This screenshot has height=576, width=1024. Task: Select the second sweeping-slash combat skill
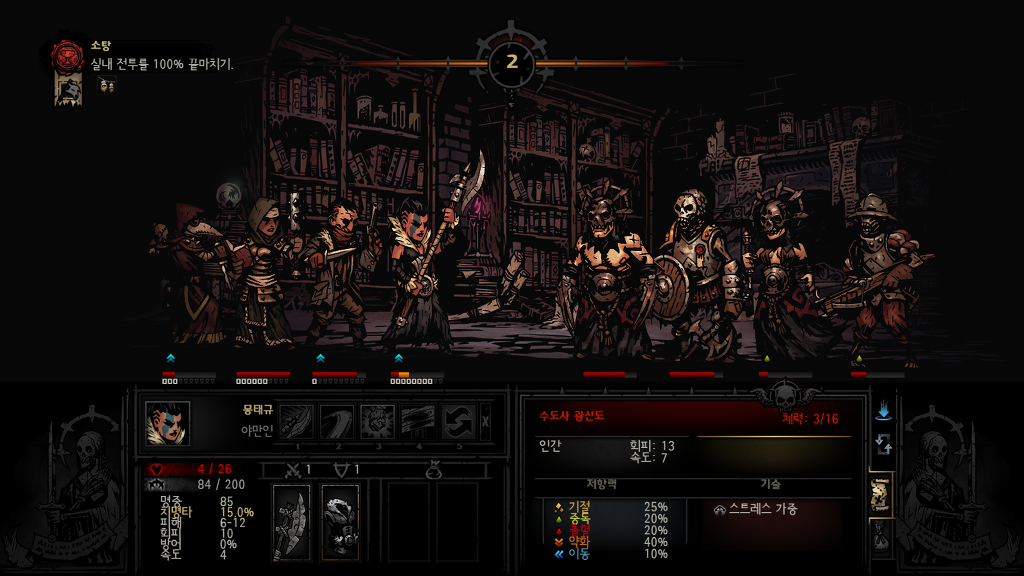[337, 422]
